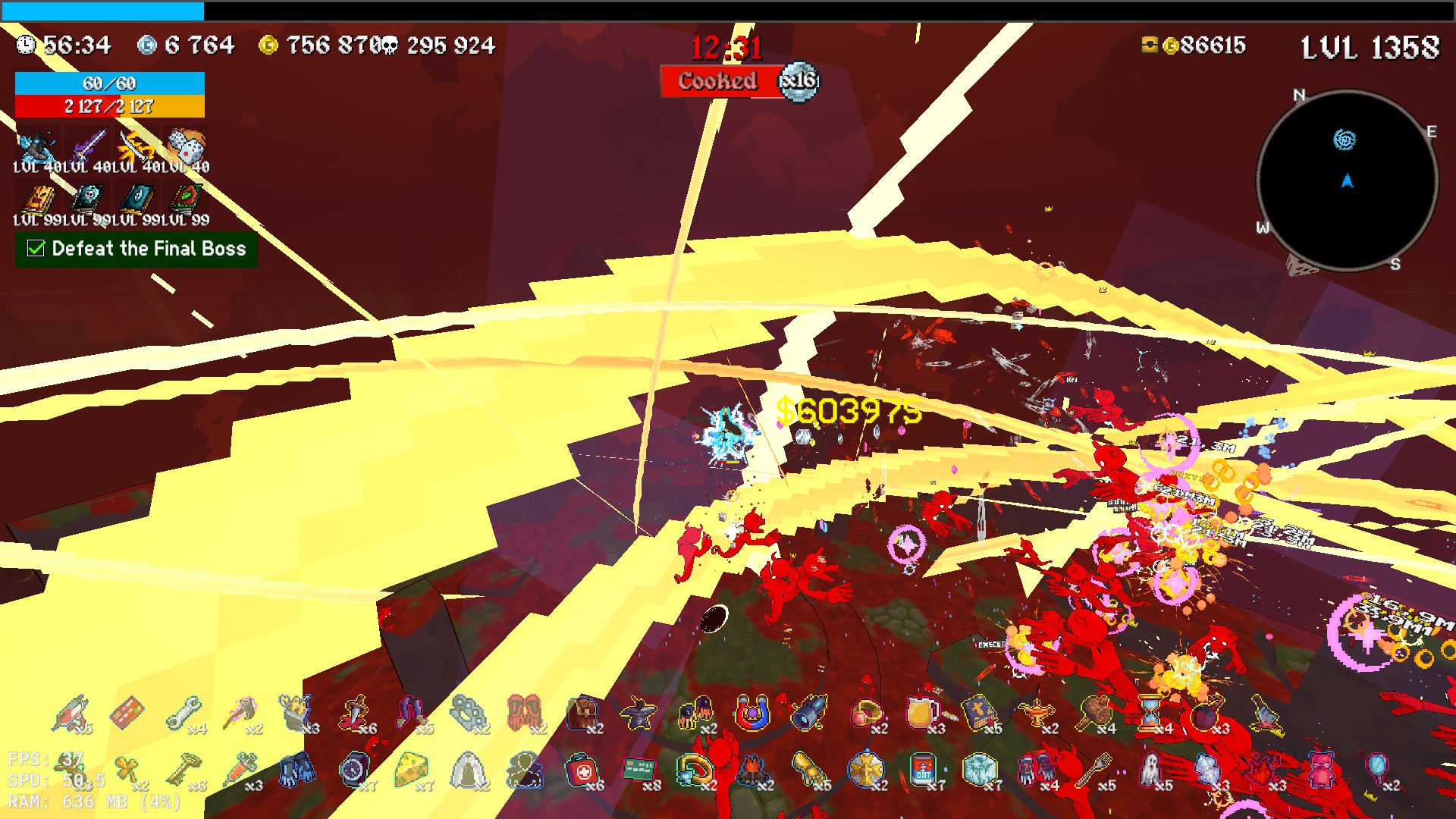The height and width of the screenshot is (819, 1456).
Task: Open the circular minimap
Action: pyautogui.click(x=1347, y=180)
